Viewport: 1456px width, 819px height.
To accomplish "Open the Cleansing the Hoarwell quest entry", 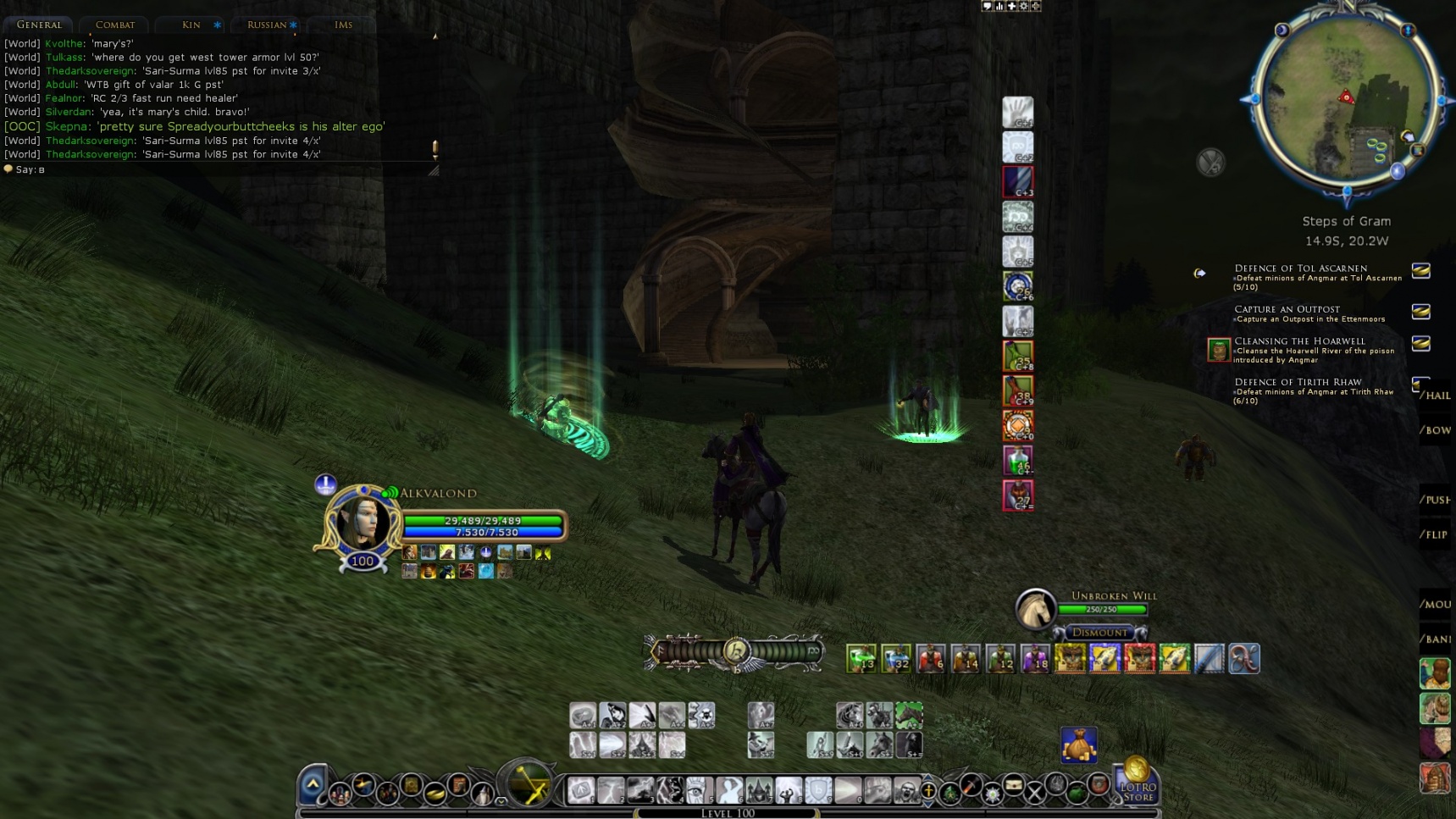I will pos(1299,341).
